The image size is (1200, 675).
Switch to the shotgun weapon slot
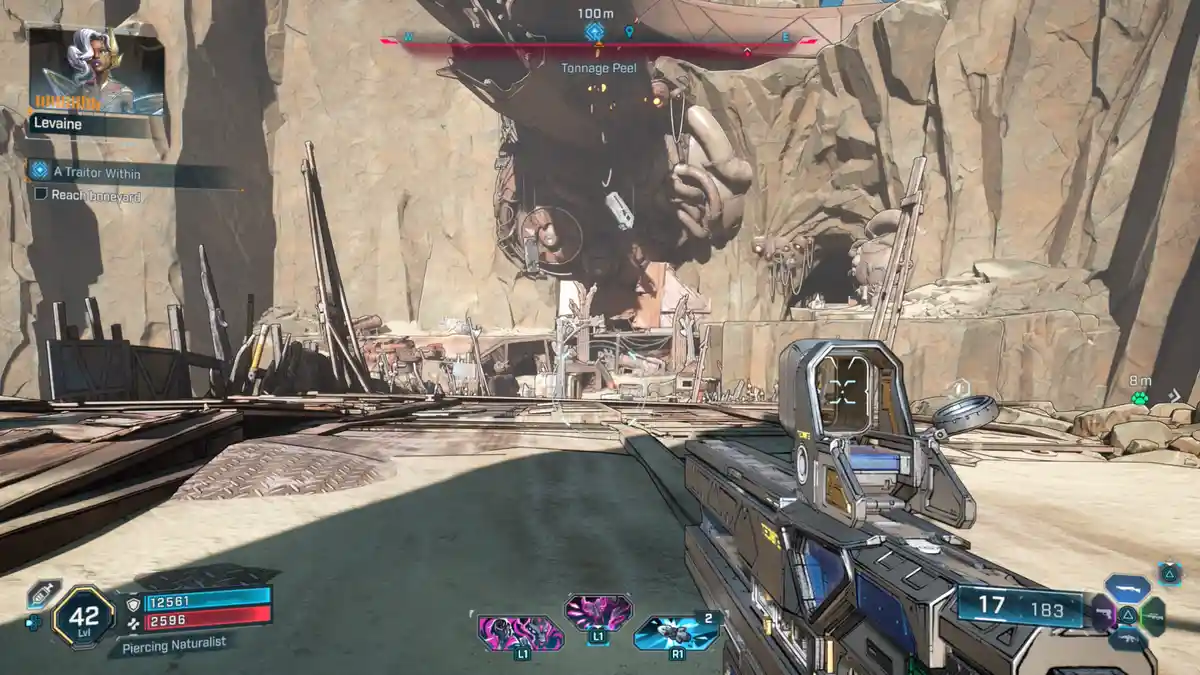coord(1127,588)
